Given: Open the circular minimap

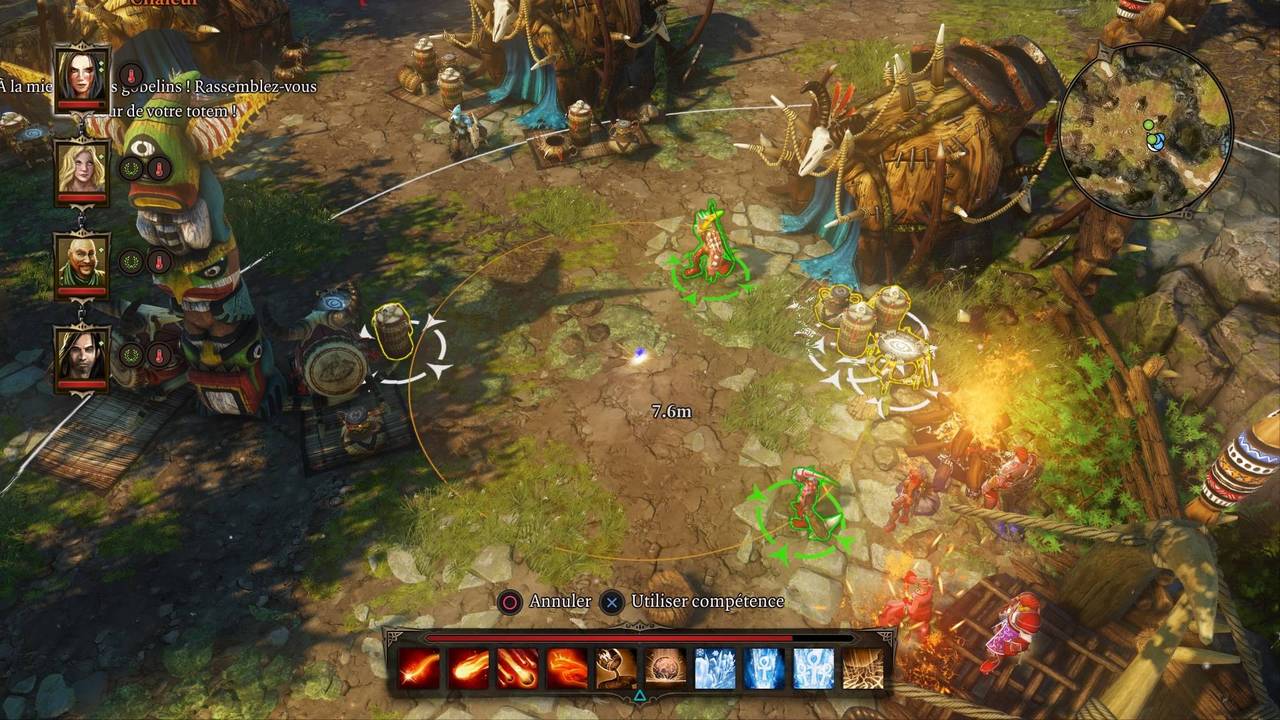Looking at the screenshot, I should tap(1145, 129).
